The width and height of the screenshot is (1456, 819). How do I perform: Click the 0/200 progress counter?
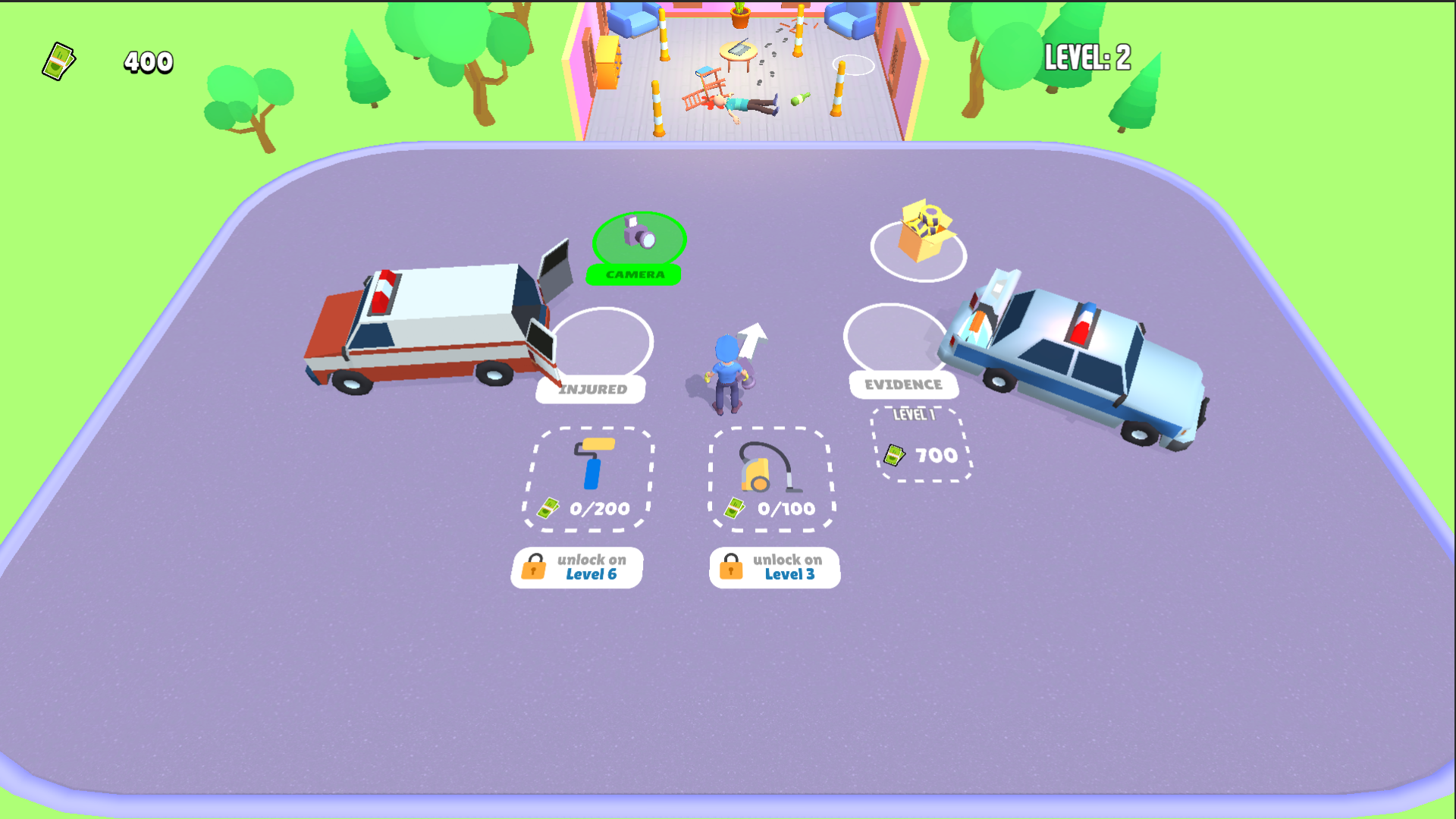[598, 509]
